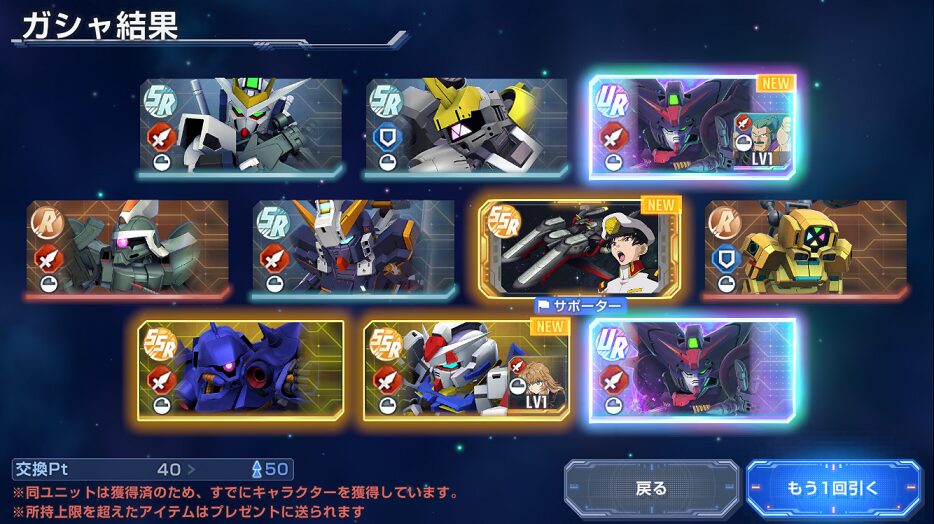Go back with the 戻る button
The height and width of the screenshot is (524, 934).
(651, 489)
